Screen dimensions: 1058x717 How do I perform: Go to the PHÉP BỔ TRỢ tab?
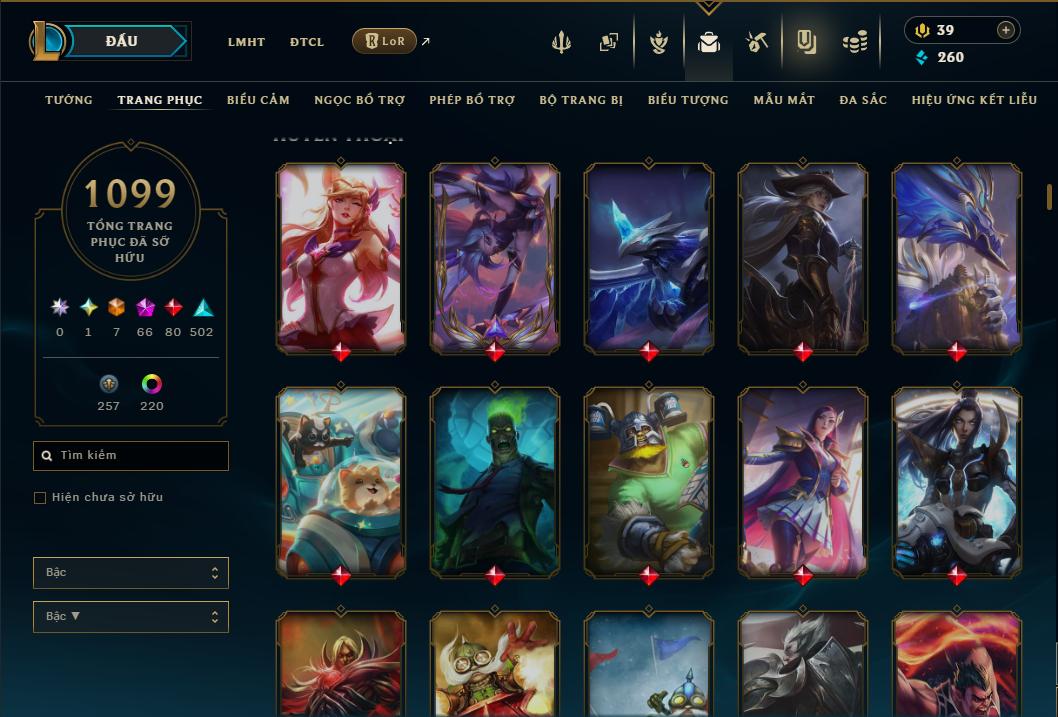pyautogui.click(x=472, y=100)
